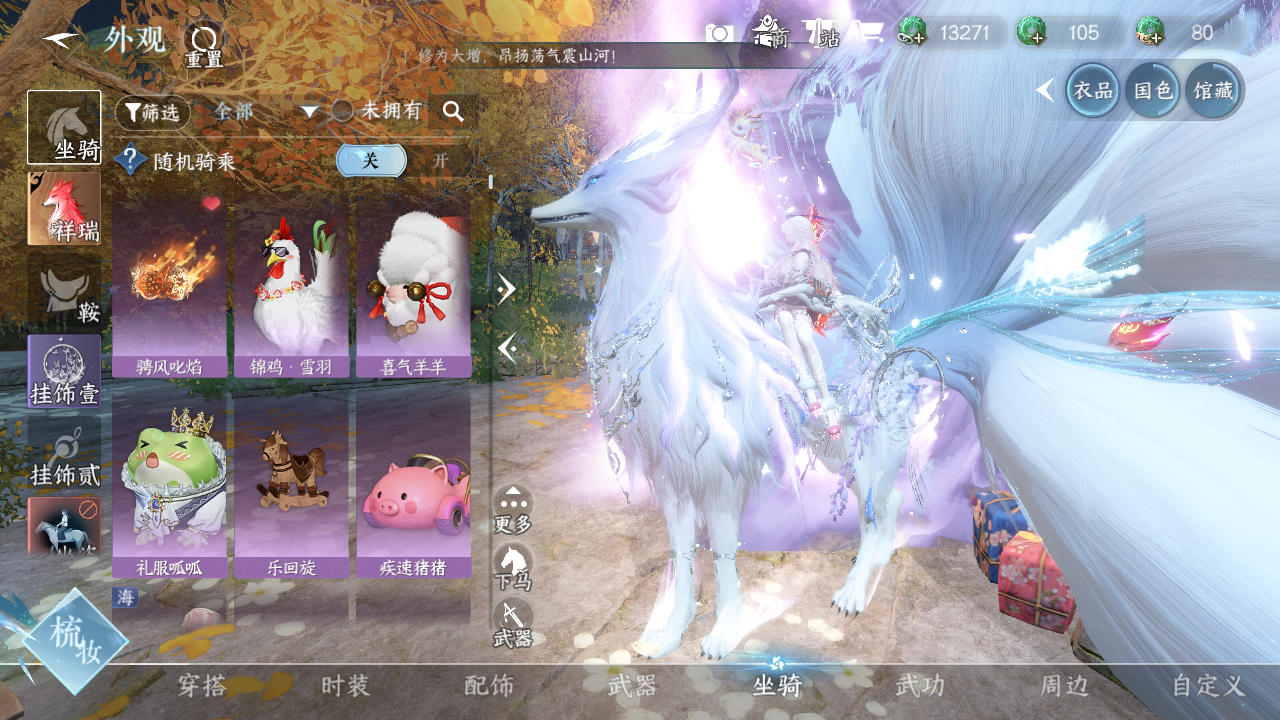Open the 更多 options button

(x=513, y=509)
